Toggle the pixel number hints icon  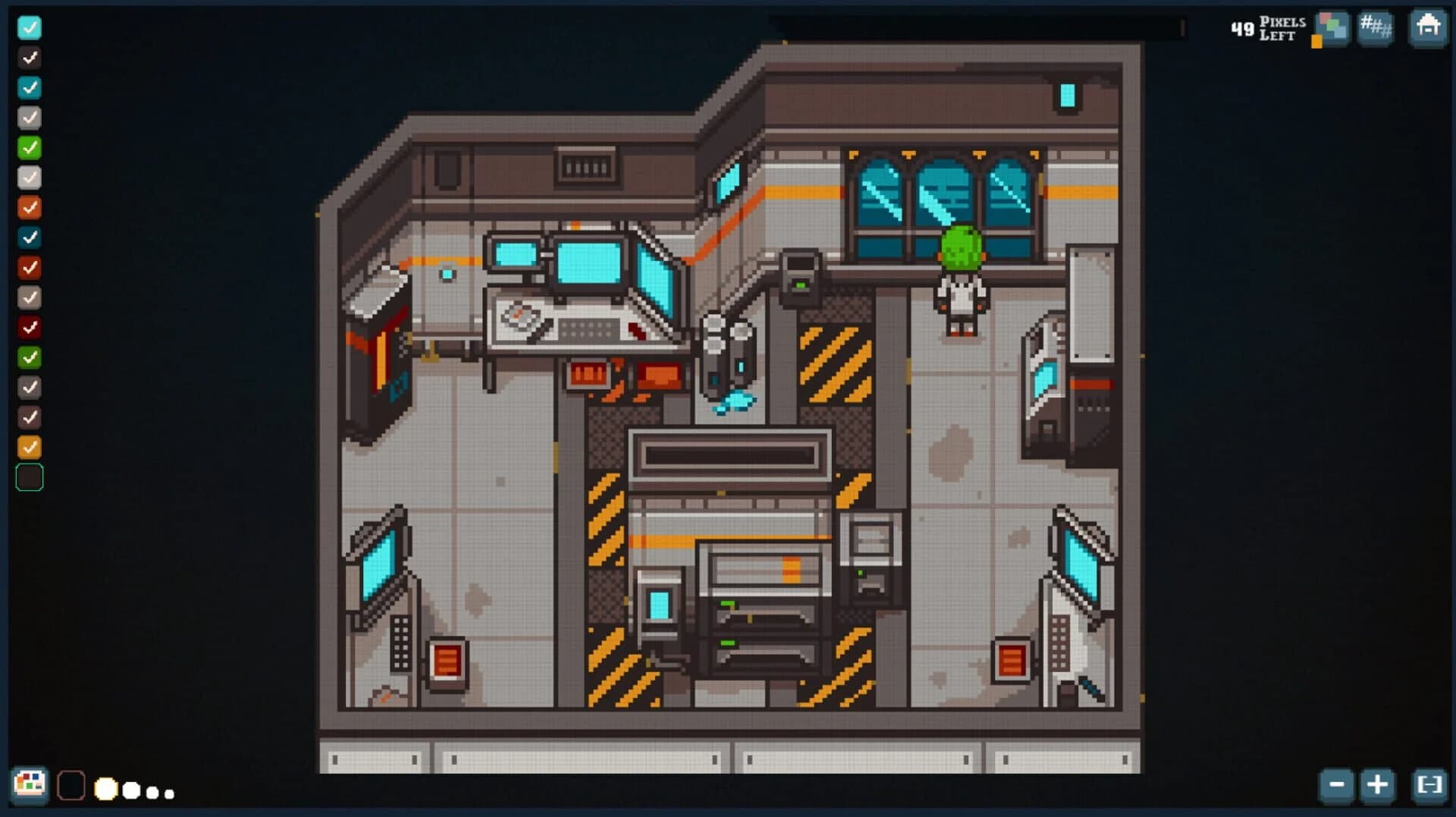pos(1376,28)
